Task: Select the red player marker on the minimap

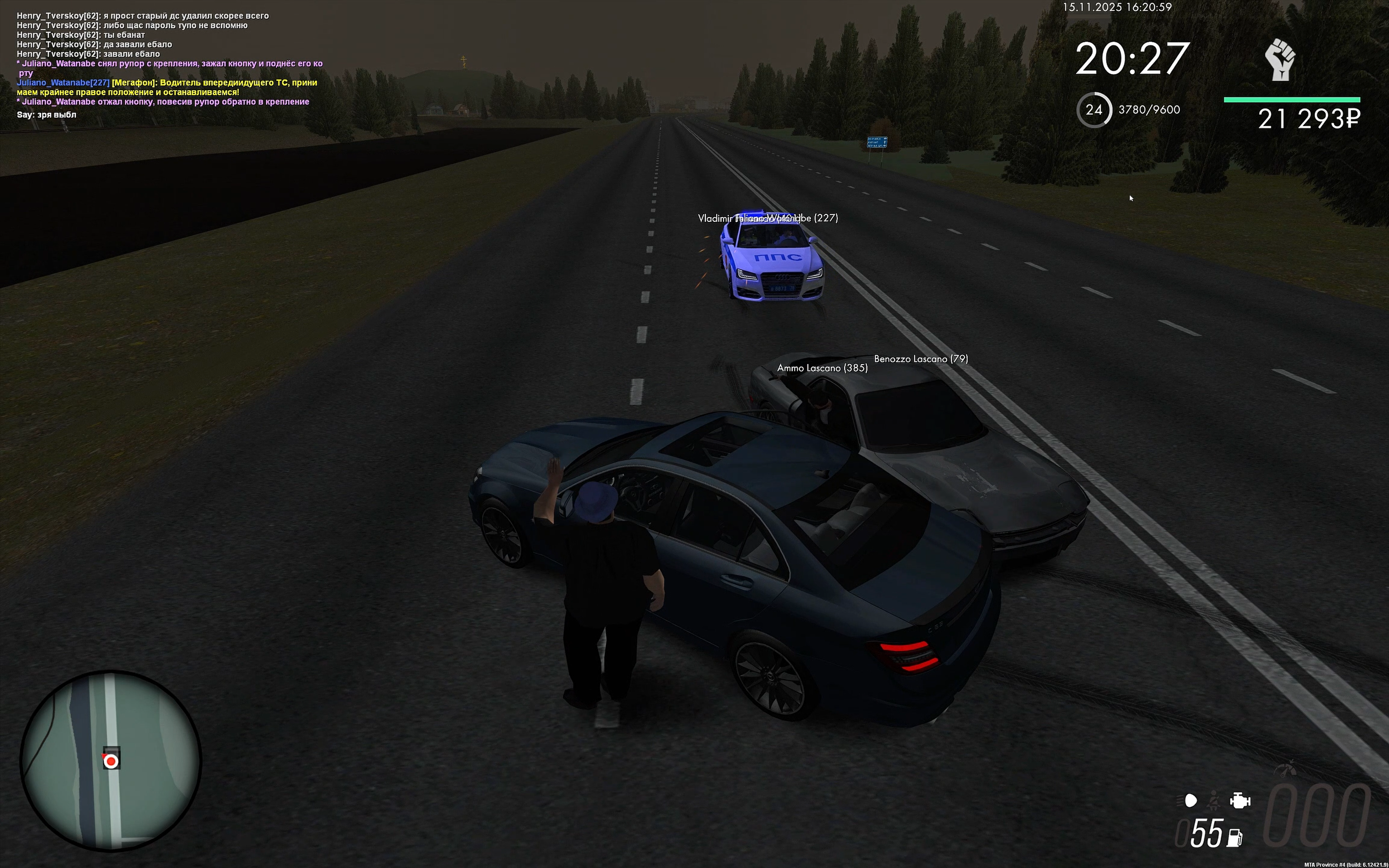Action: pyautogui.click(x=111, y=761)
